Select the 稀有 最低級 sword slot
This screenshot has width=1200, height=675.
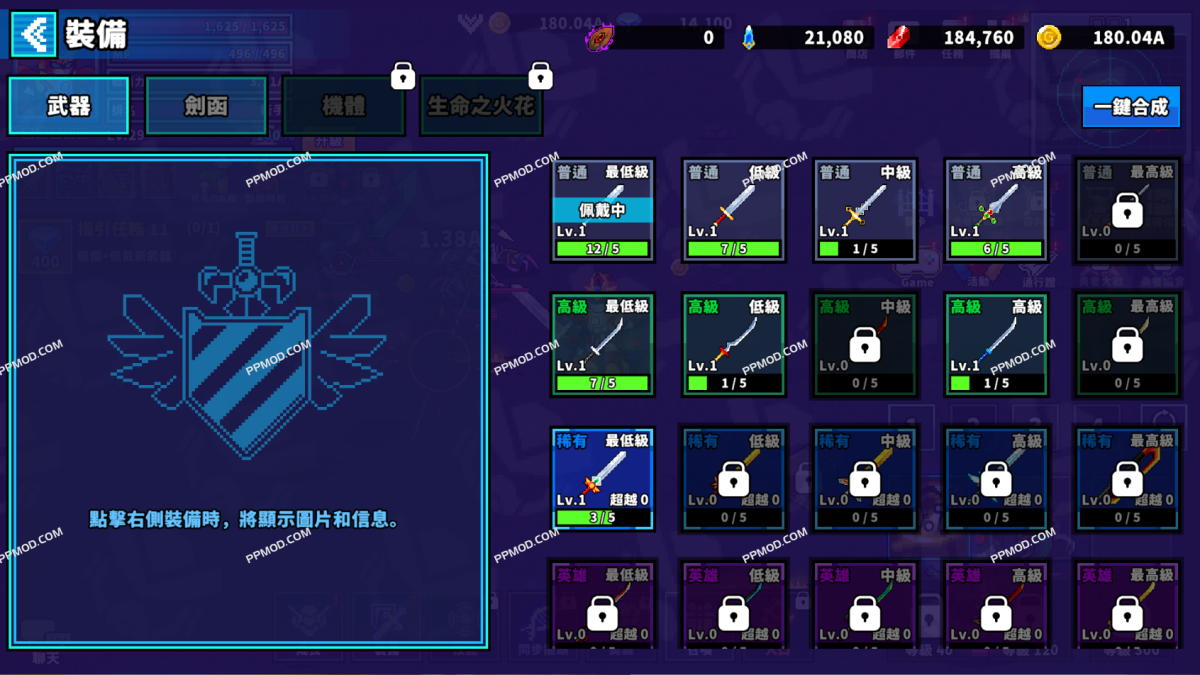pos(603,478)
